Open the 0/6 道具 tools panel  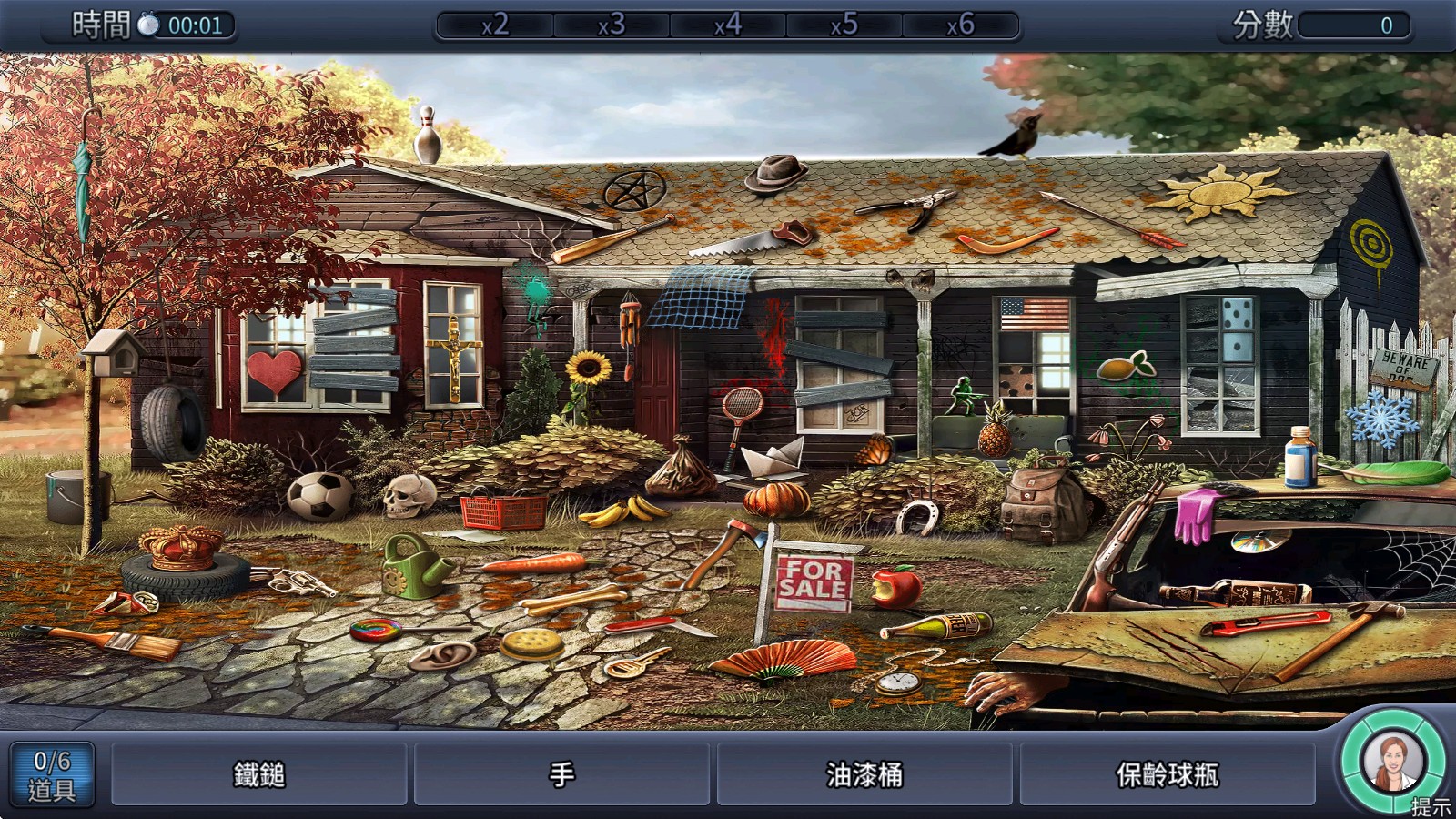tap(52, 774)
